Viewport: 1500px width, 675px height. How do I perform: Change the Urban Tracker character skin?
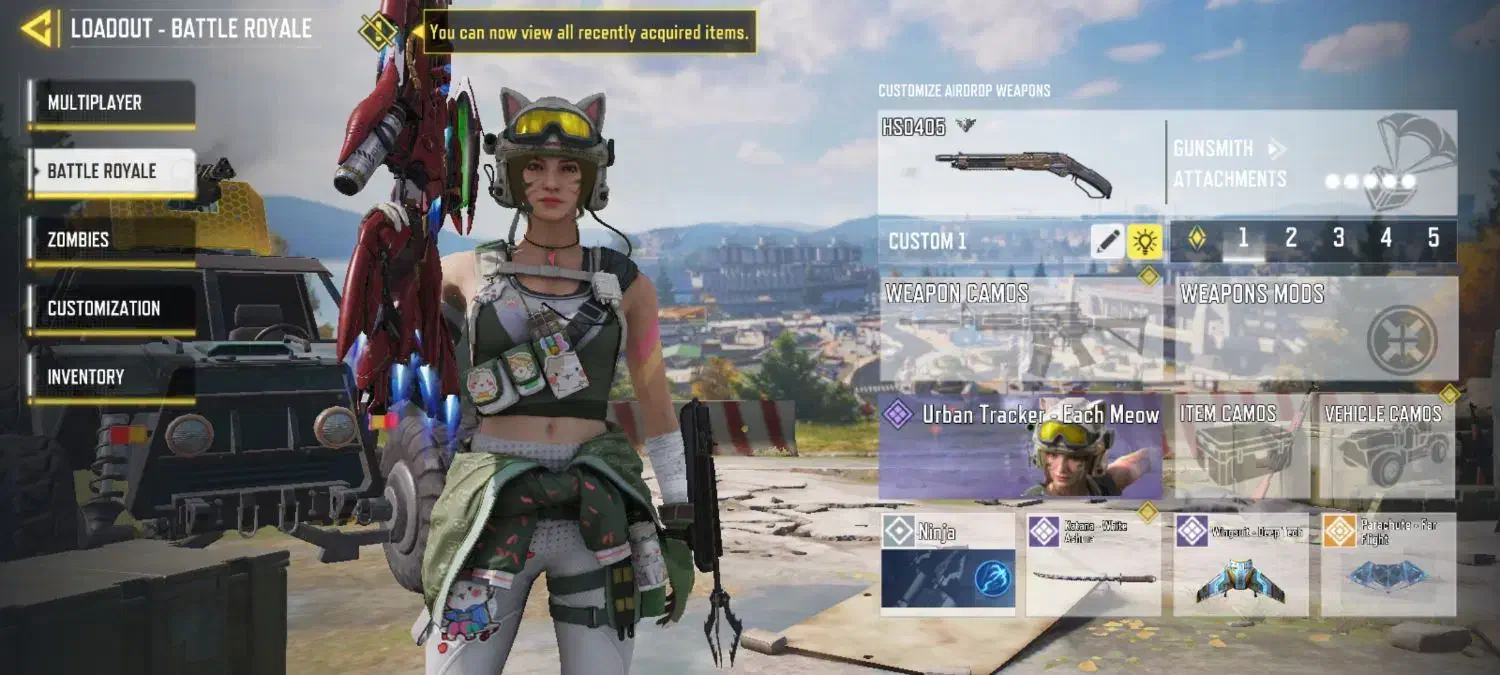[x=1021, y=446]
